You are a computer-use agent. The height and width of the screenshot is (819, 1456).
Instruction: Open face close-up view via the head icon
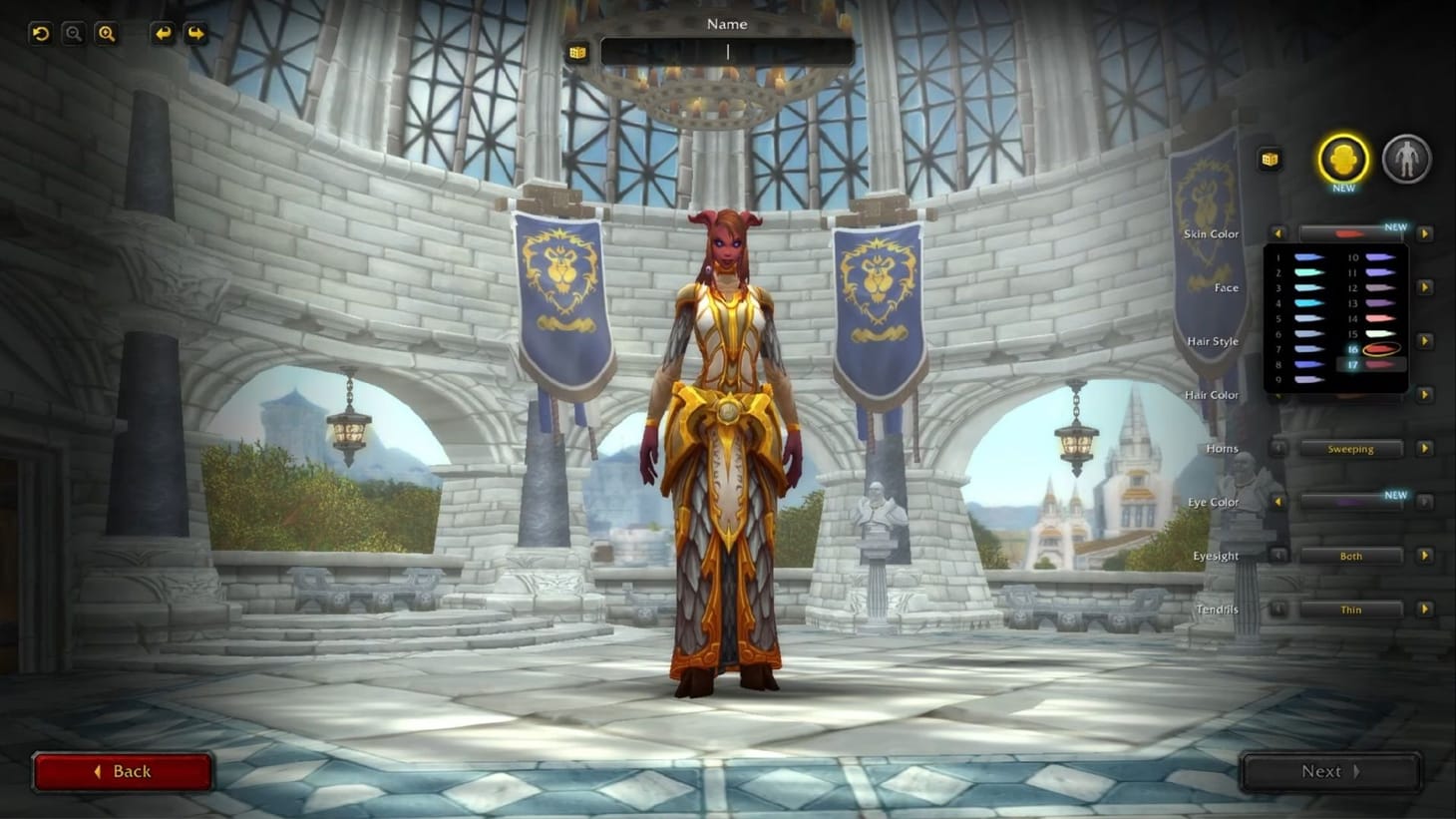click(1341, 160)
